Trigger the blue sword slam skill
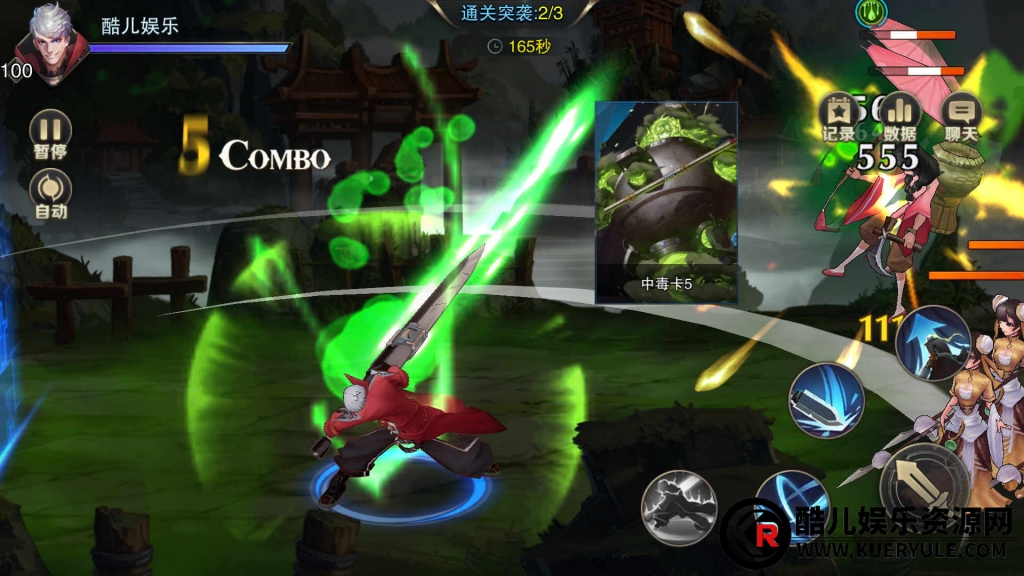Screen dimensions: 1024x576 [826, 400]
